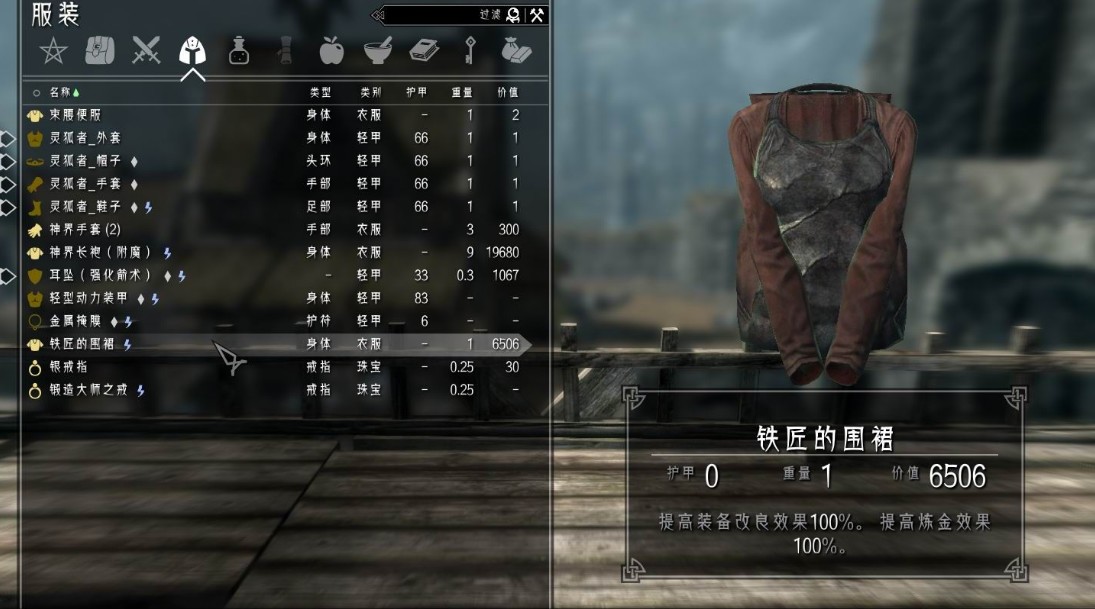
Task: Open the Potions flask category
Action: pos(239,50)
